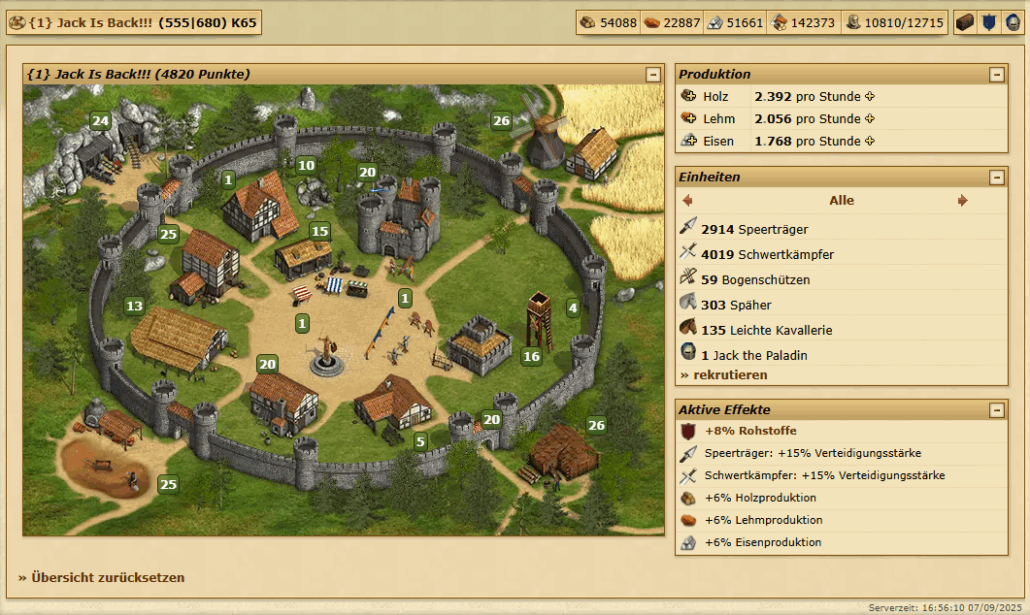Open the Jack the Paladin unit entry
The height and width of the screenshot is (615, 1030).
point(754,355)
